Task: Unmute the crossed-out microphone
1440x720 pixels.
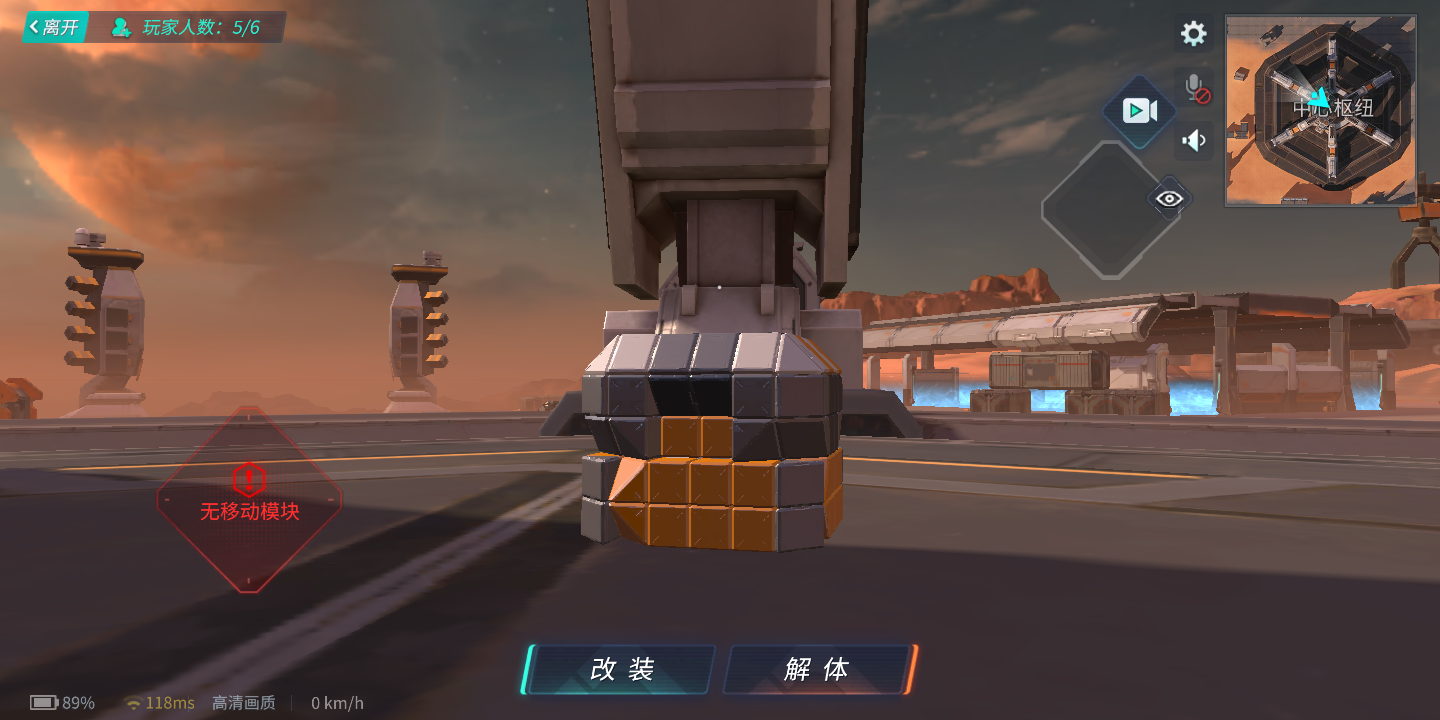Action: pyautogui.click(x=1194, y=88)
